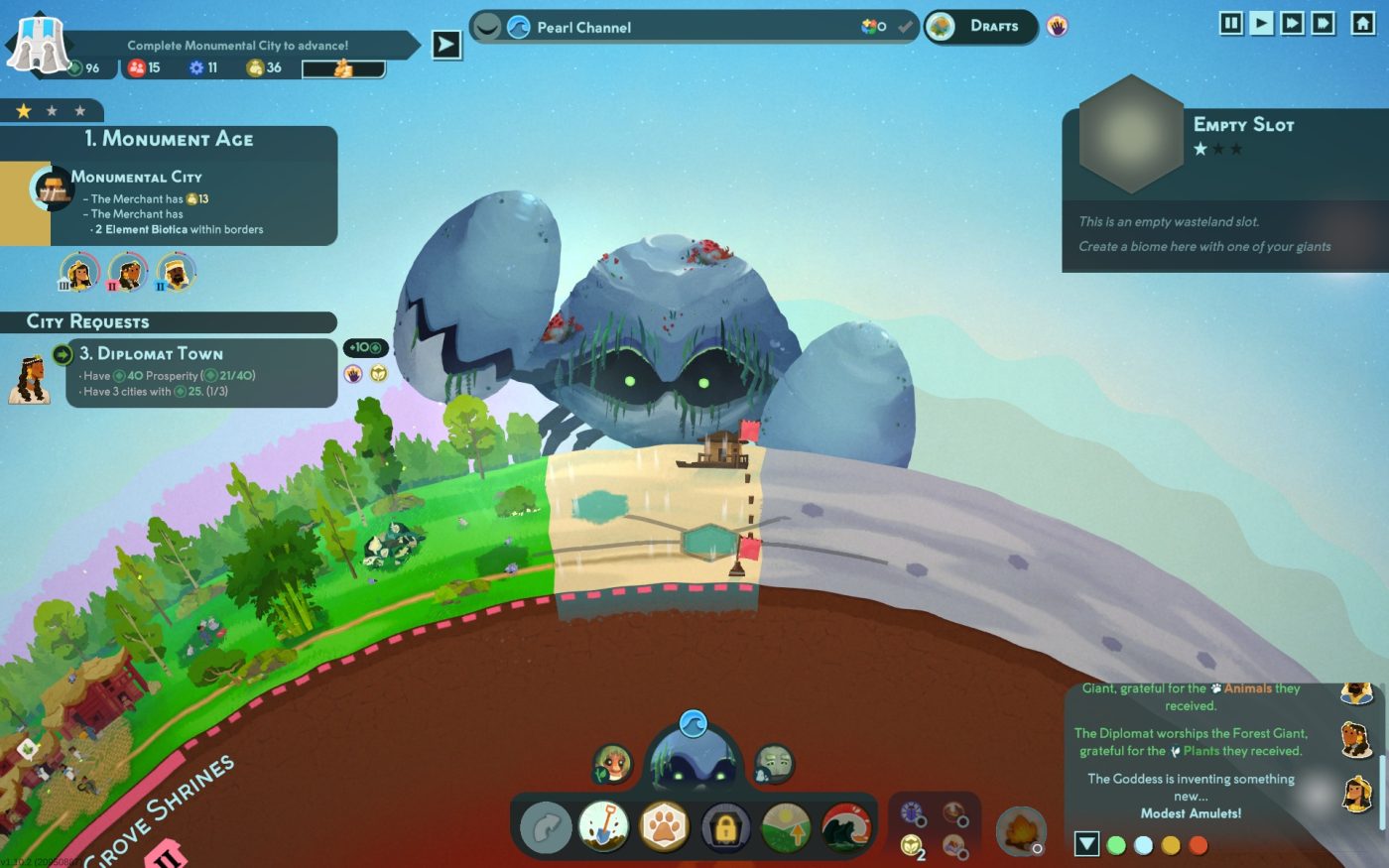1389x868 pixels.
Task: Switch to double fast-forward speed
Action: click(x=1292, y=23)
